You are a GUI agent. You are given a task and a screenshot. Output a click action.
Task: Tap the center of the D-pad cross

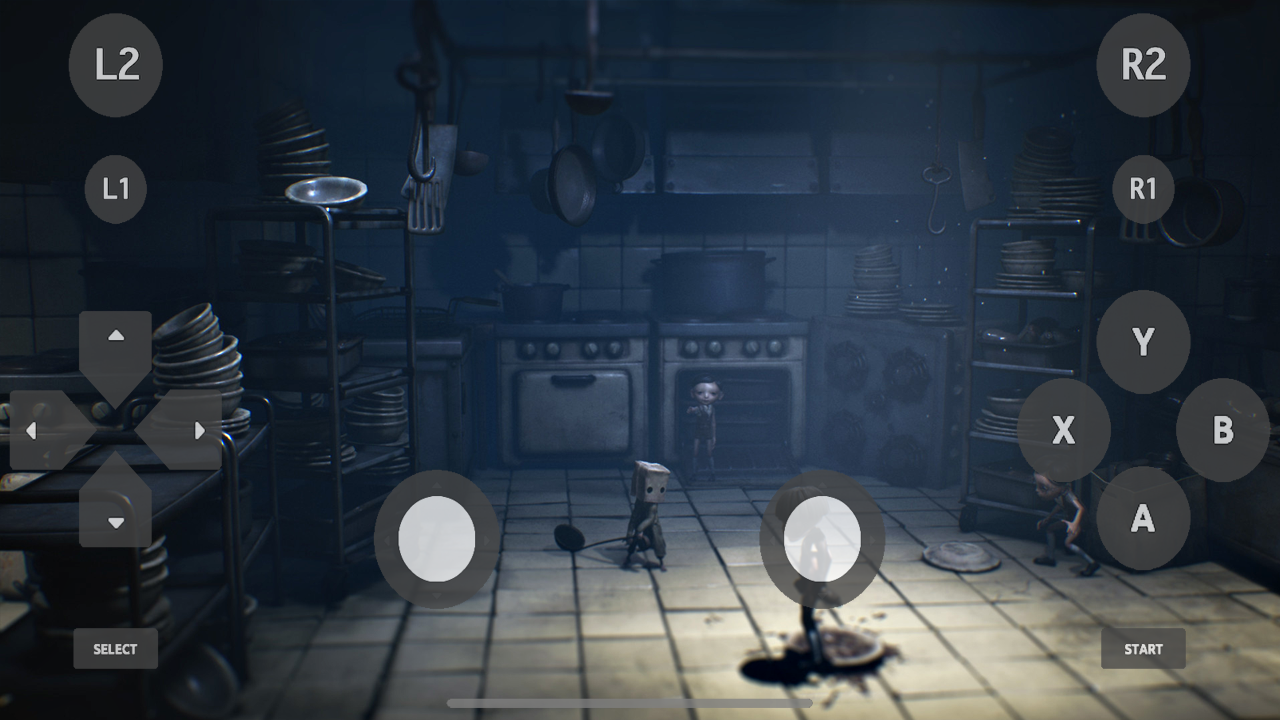[115, 431]
